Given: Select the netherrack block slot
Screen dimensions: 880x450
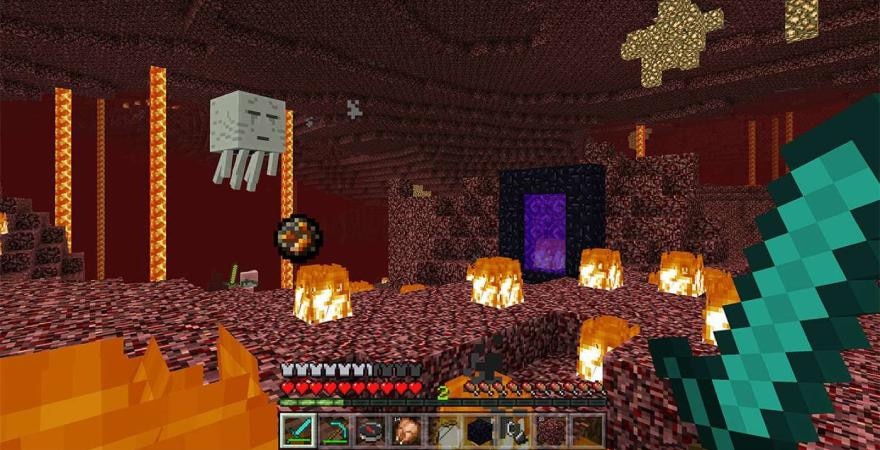Looking at the screenshot, I should coord(551,431).
